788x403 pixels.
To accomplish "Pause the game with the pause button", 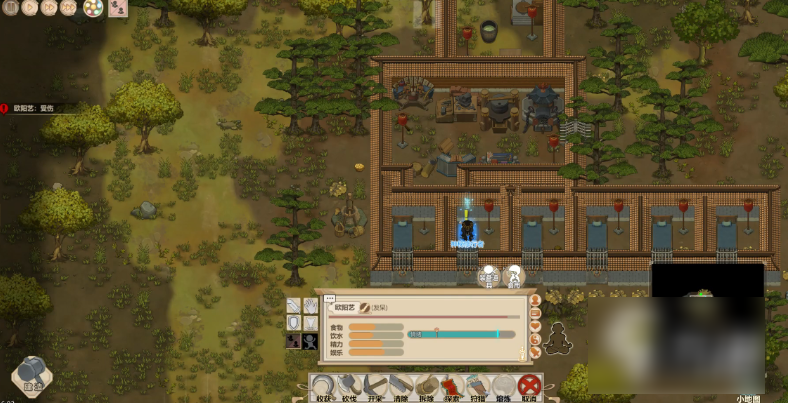I will pyautogui.click(x=10, y=8).
